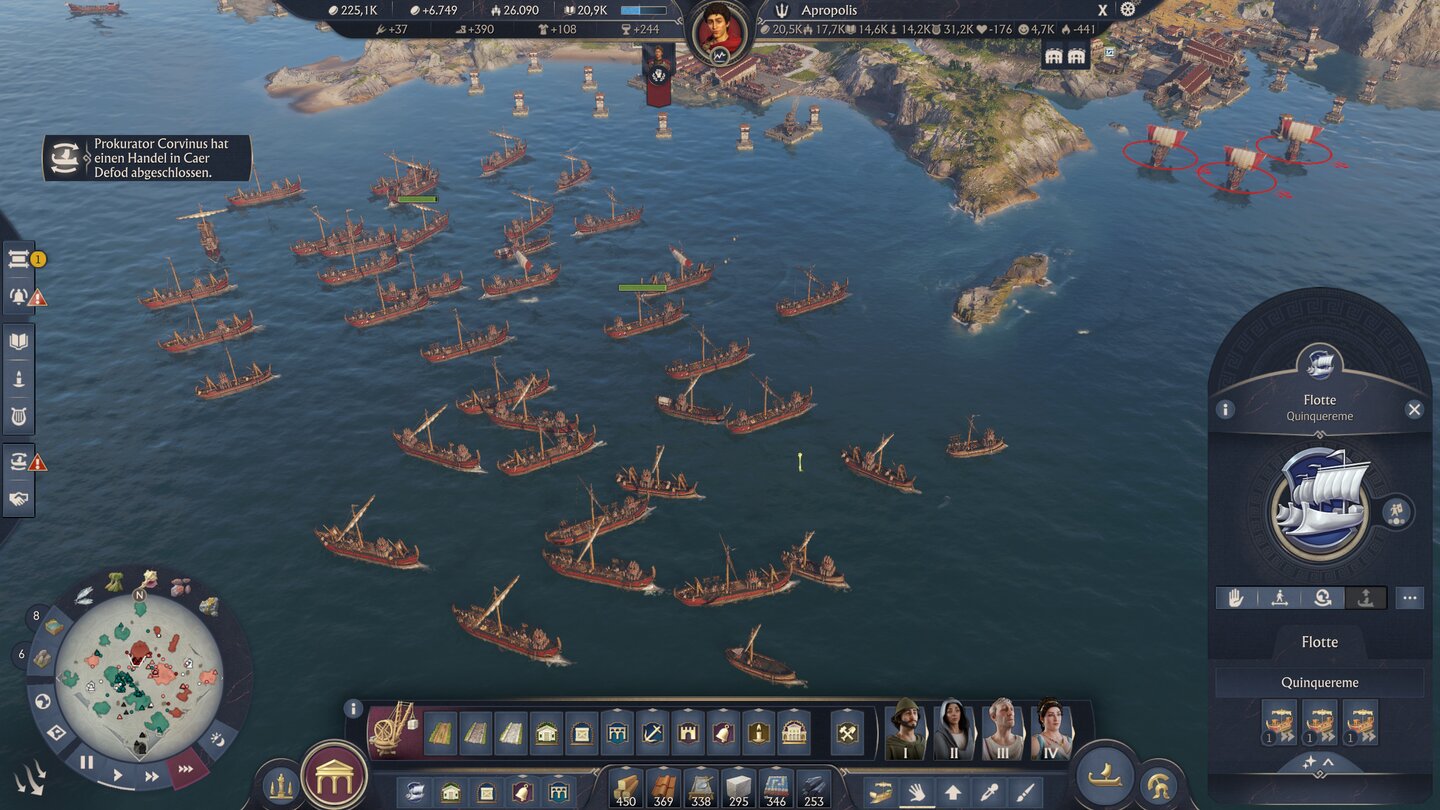The height and width of the screenshot is (810, 1440).
Task: Select the advisor portrait numbered IV
Action: tap(1051, 730)
